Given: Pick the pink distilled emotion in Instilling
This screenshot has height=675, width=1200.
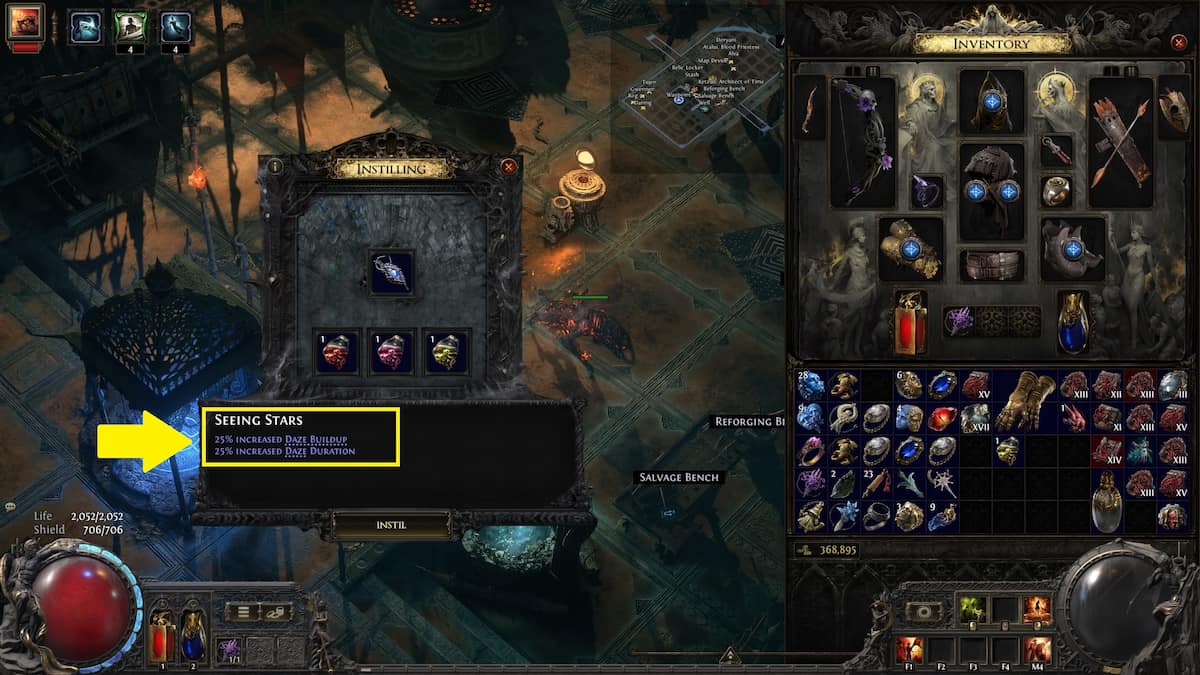Looking at the screenshot, I should pos(391,352).
